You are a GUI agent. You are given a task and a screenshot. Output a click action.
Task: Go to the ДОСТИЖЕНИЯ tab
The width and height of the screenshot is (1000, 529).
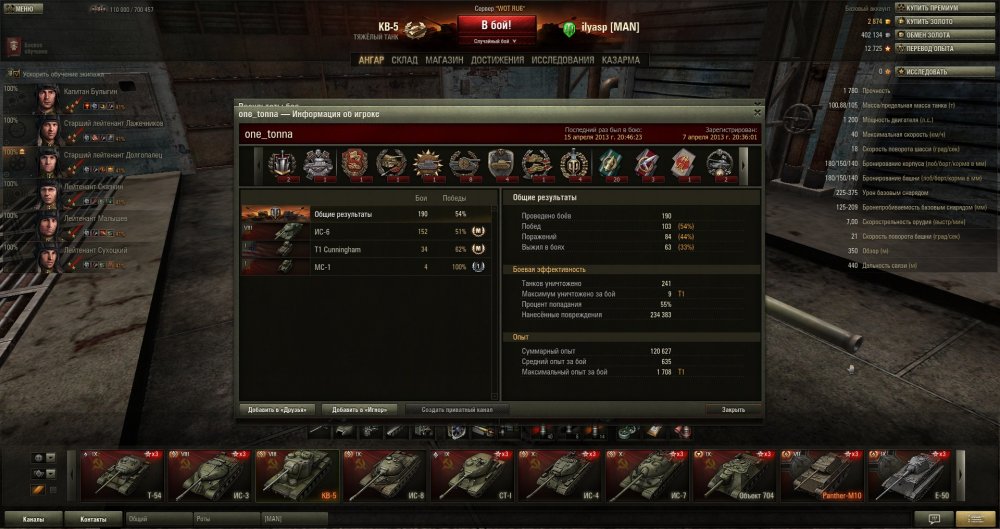click(497, 60)
